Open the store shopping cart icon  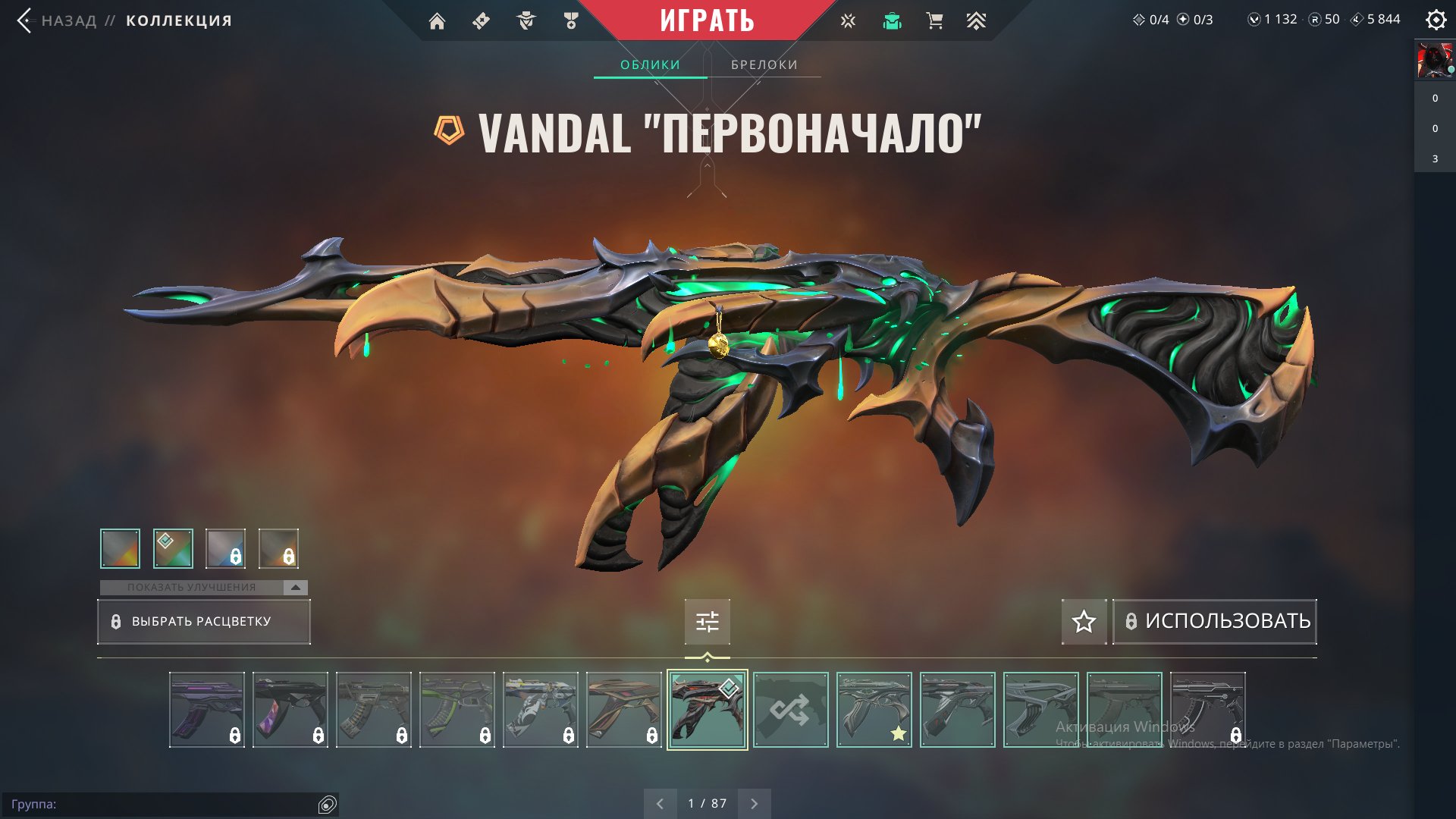pos(934,21)
